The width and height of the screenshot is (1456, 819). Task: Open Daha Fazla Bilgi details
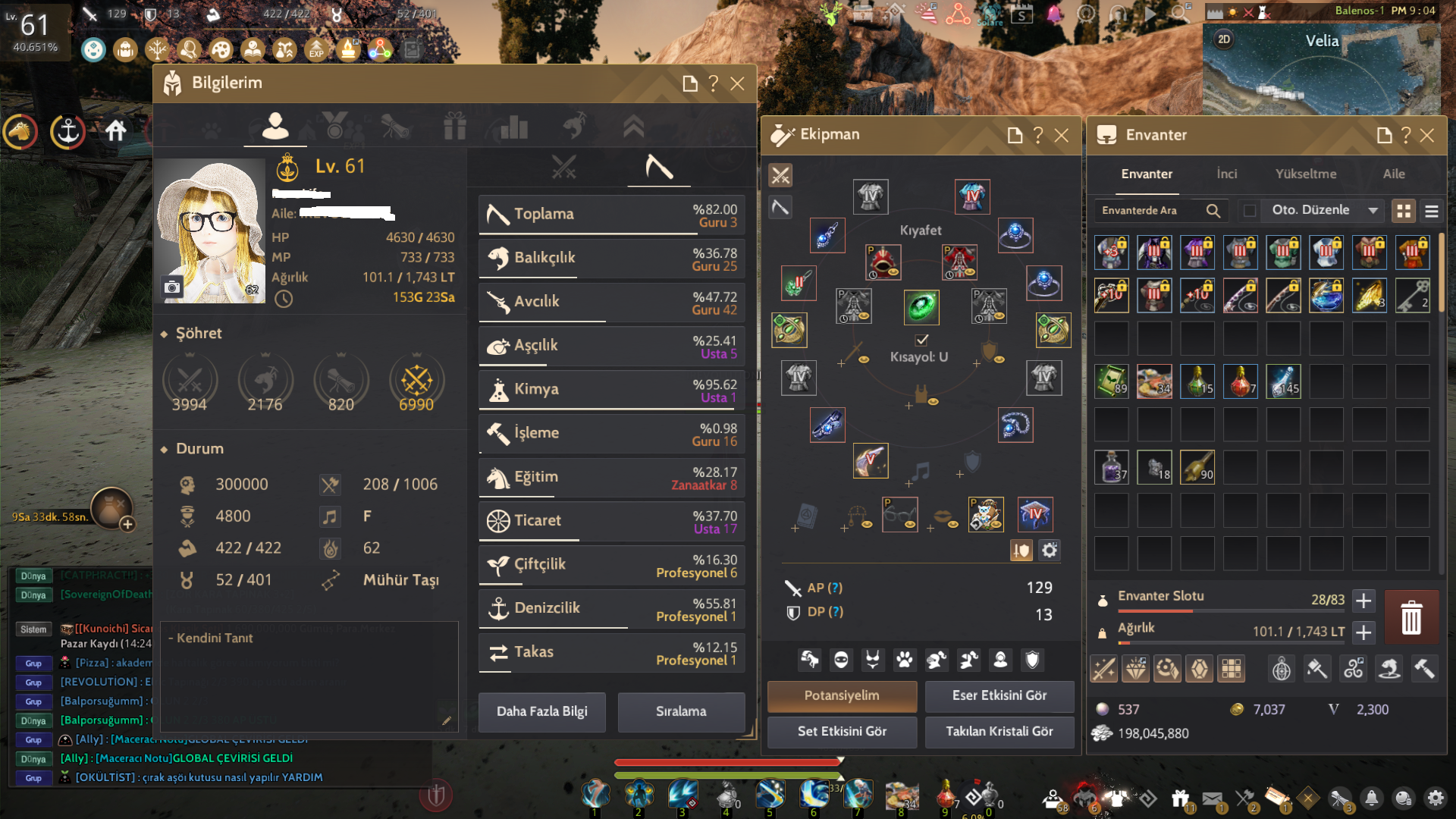541,711
